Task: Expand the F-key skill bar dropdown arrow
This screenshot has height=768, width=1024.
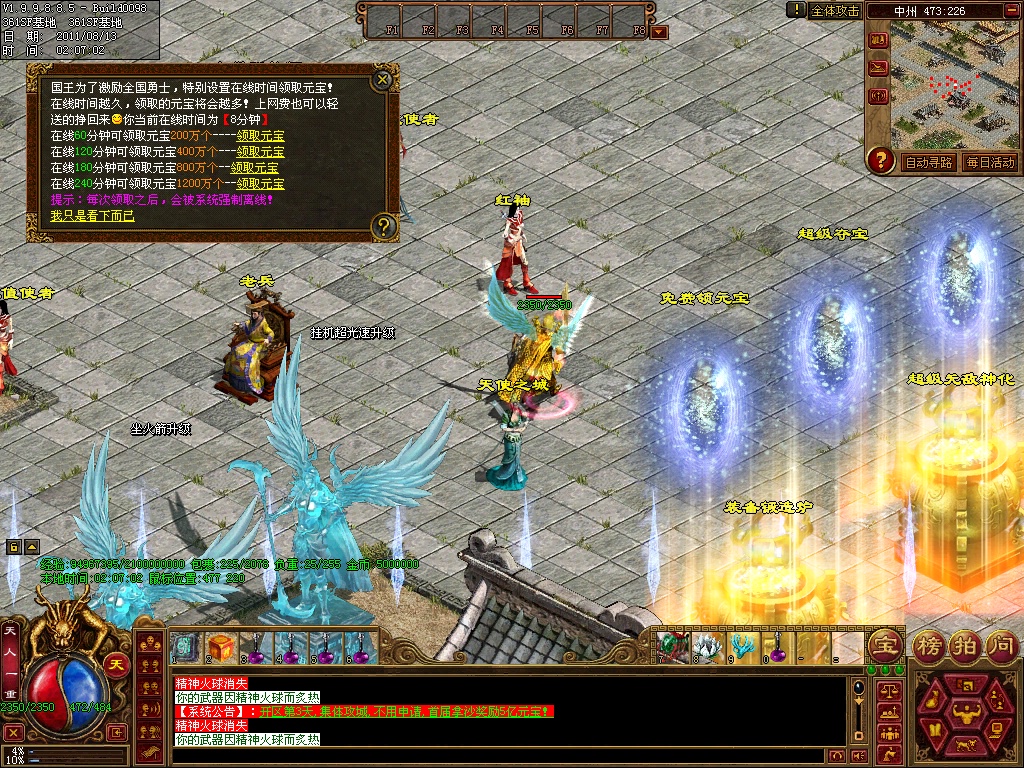Action: click(x=658, y=31)
